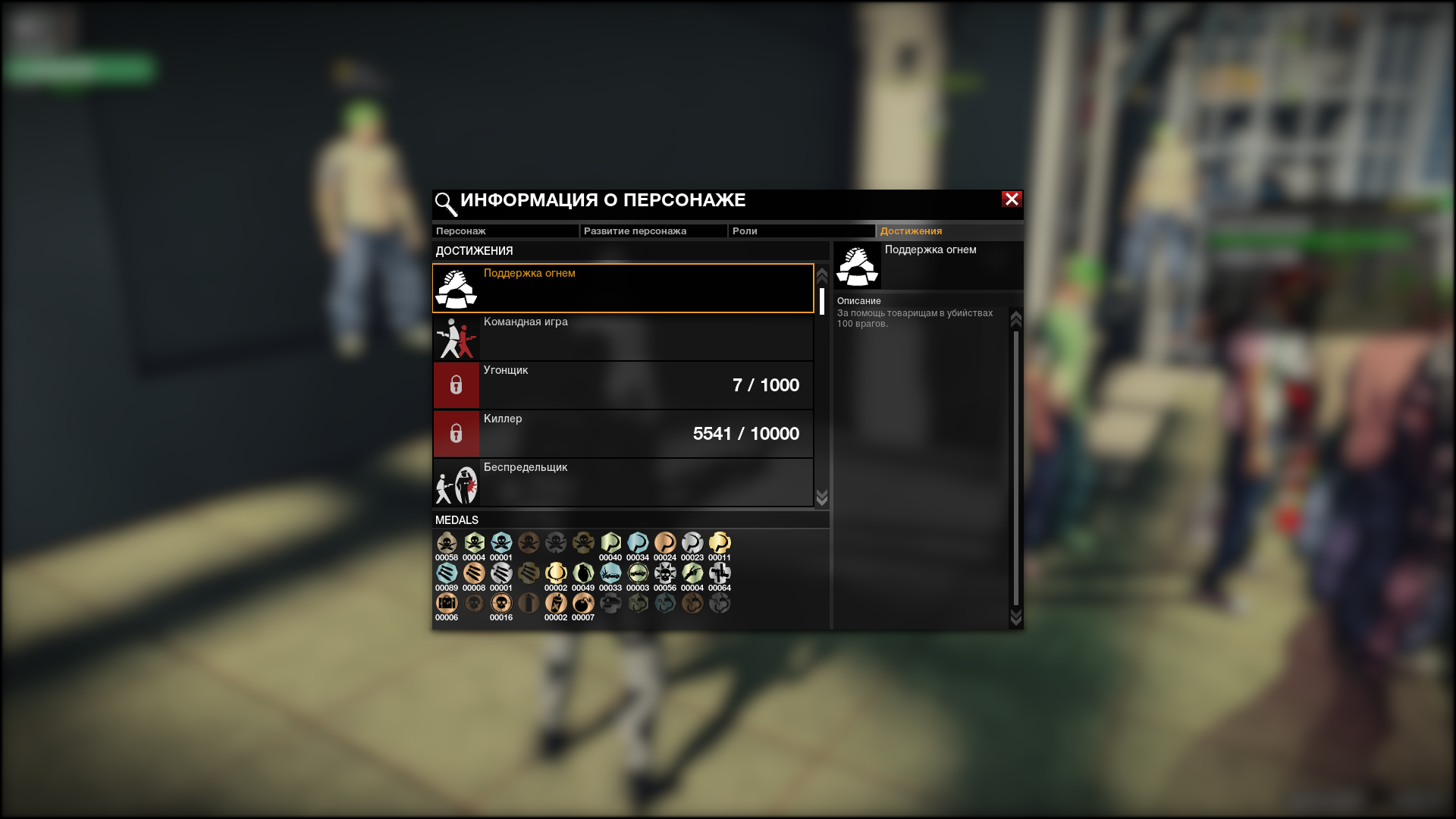Screen dimensions: 1456x819
Task: Click the achievements list scroll-down arrow
Action: click(821, 497)
